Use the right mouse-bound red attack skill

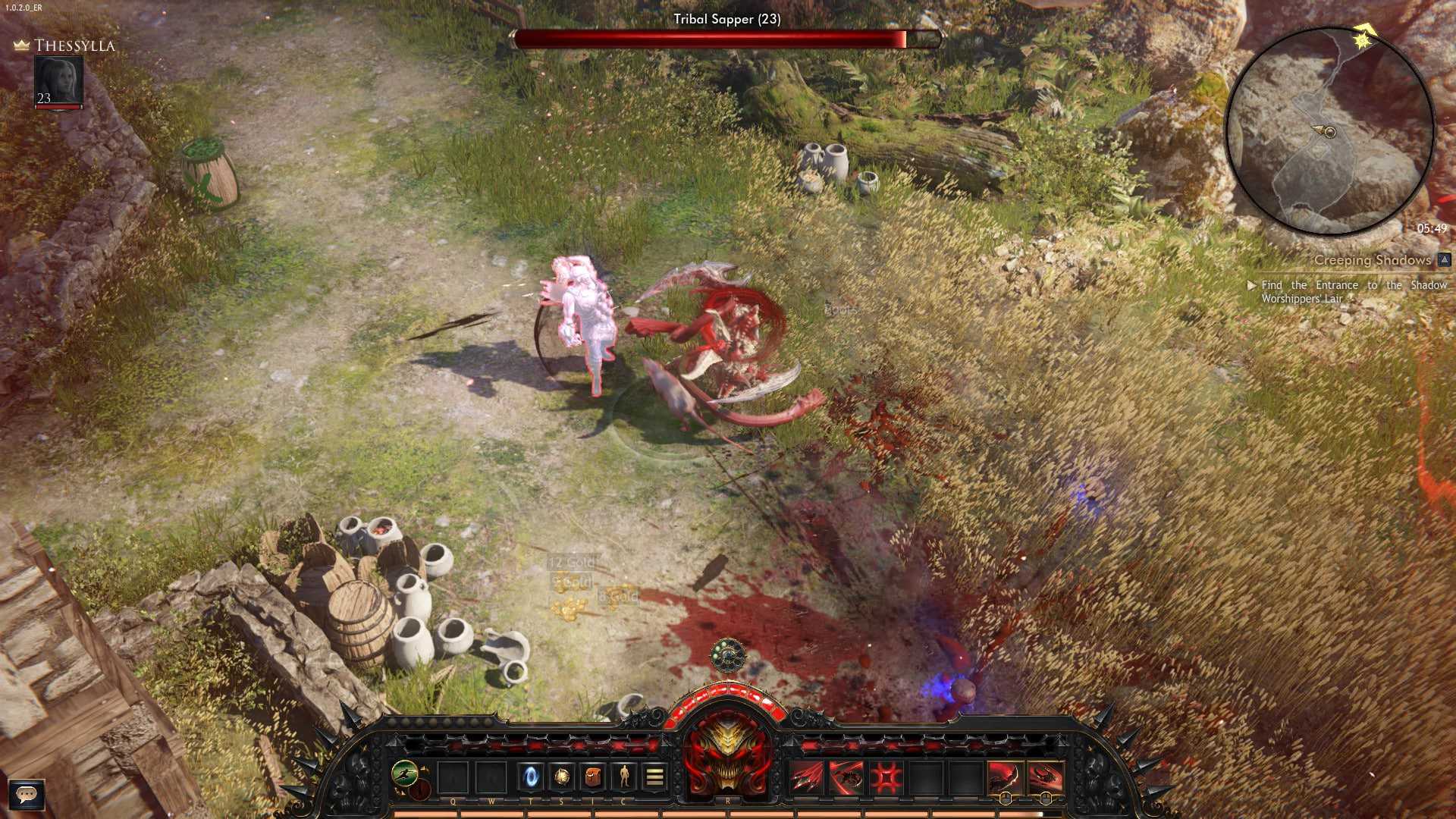(1045, 778)
